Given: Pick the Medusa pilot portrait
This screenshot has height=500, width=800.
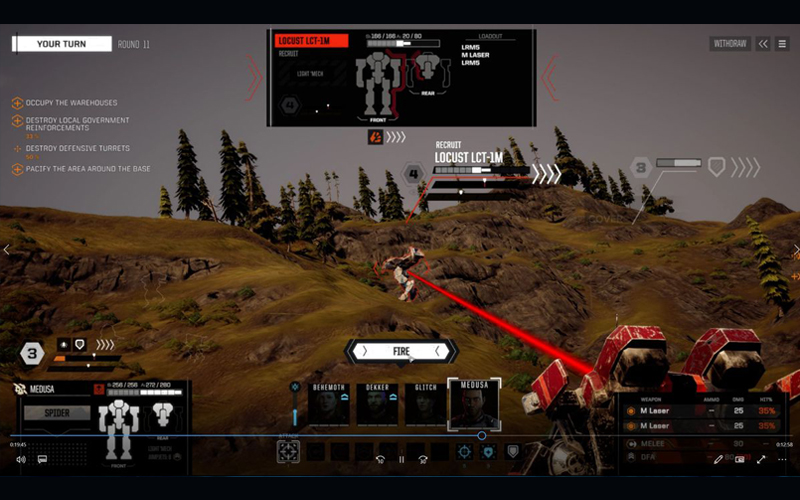Looking at the screenshot, I should pyautogui.click(x=473, y=403).
